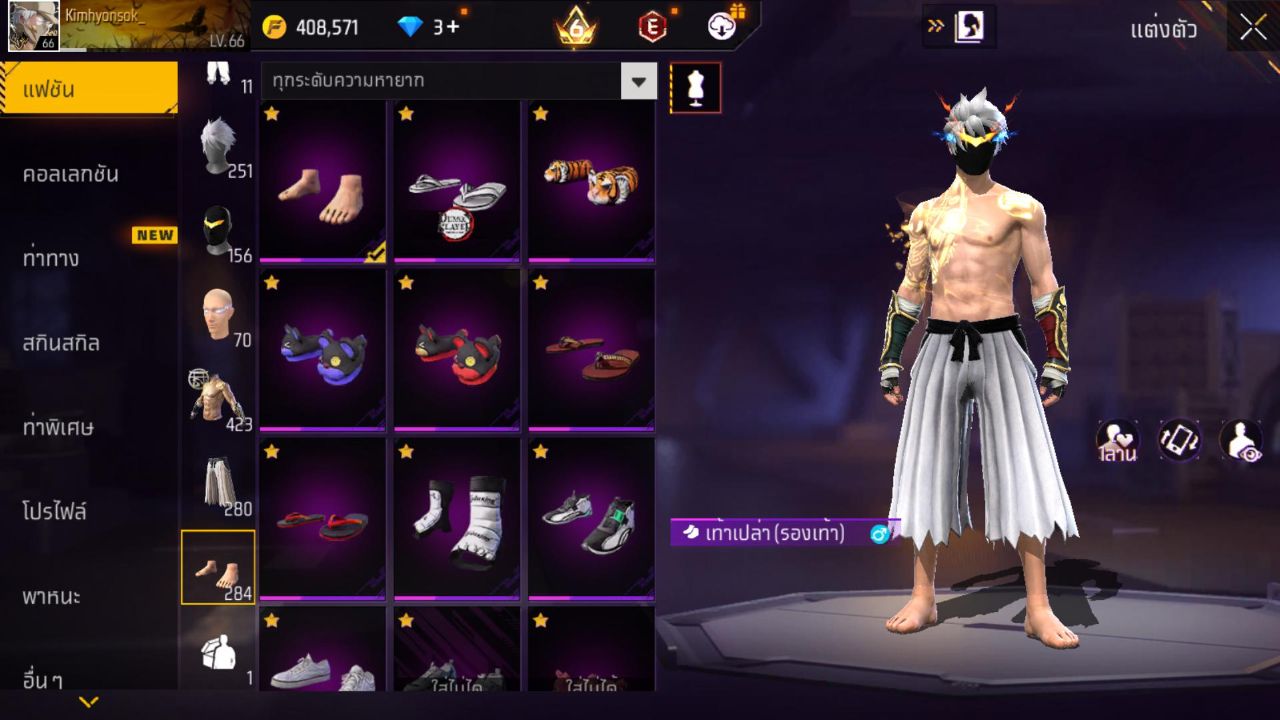The height and width of the screenshot is (720, 1280).
Task: Open the rarity filter dropdown
Action: point(638,81)
